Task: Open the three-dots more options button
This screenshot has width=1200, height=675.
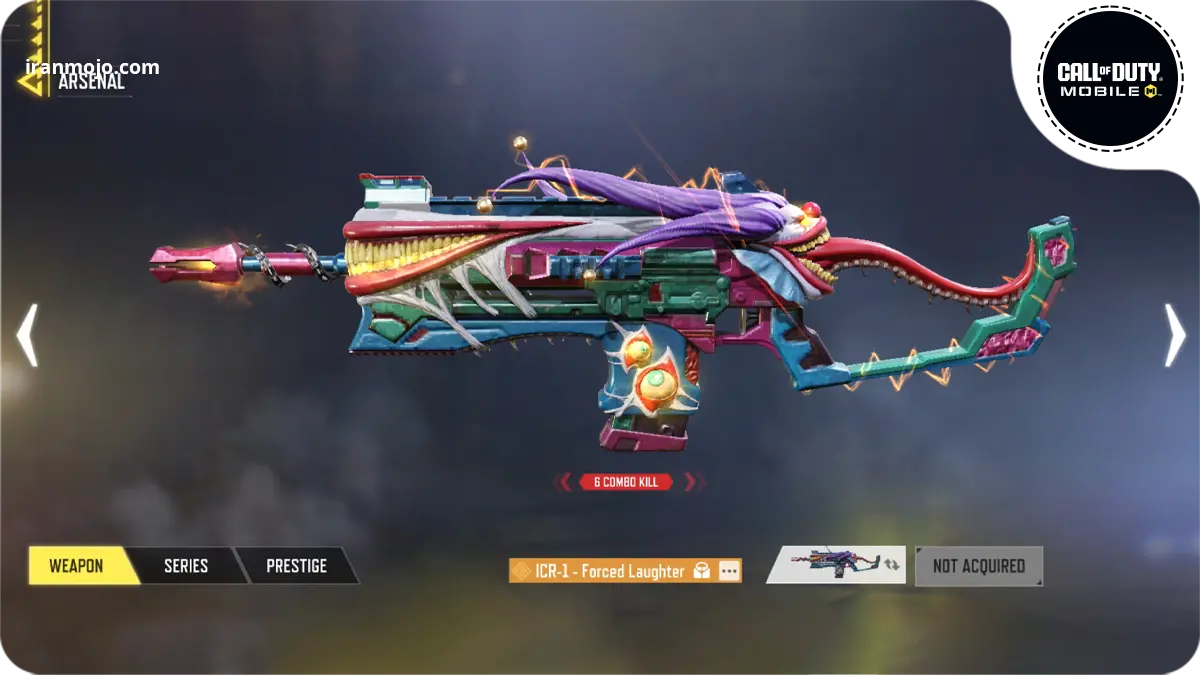Action: coord(729,571)
